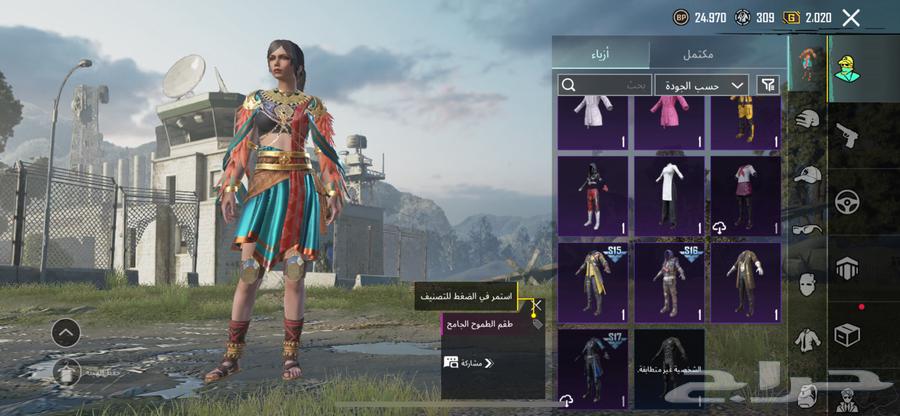
Task: Open the face mask category
Action: tap(807, 284)
